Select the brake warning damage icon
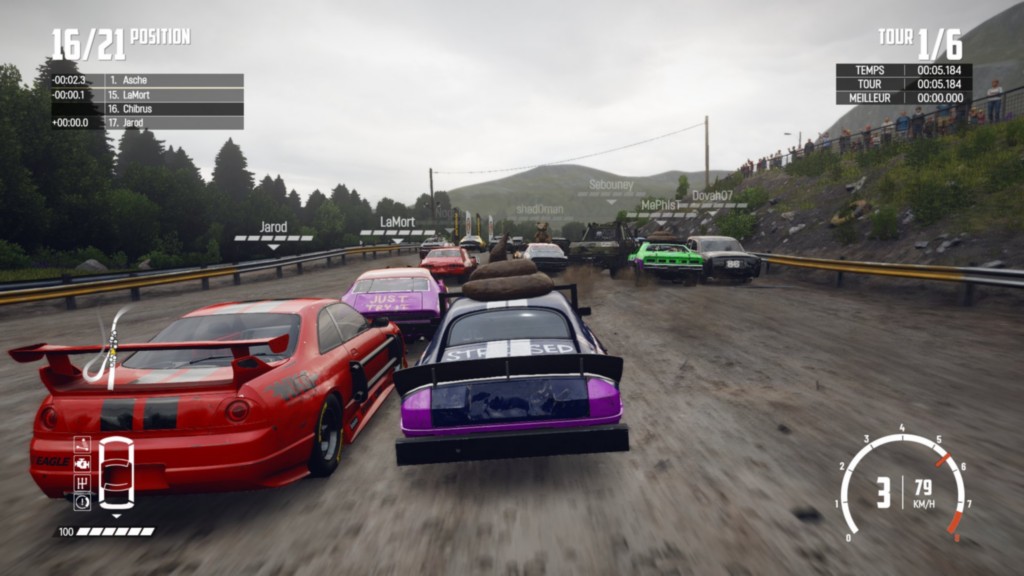This screenshot has width=1024, height=576. (x=82, y=502)
